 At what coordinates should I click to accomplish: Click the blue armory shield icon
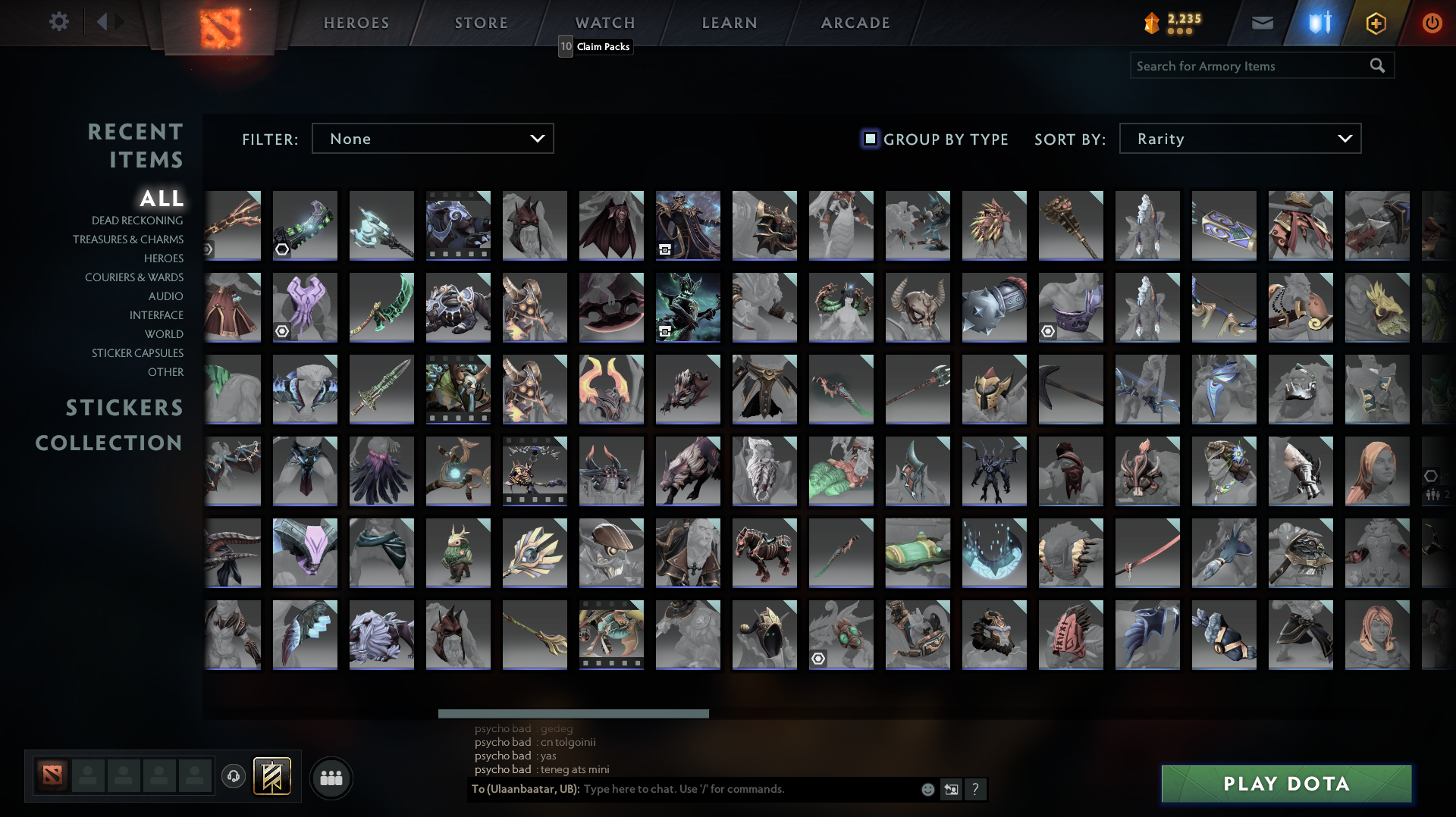(x=1319, y=23)
